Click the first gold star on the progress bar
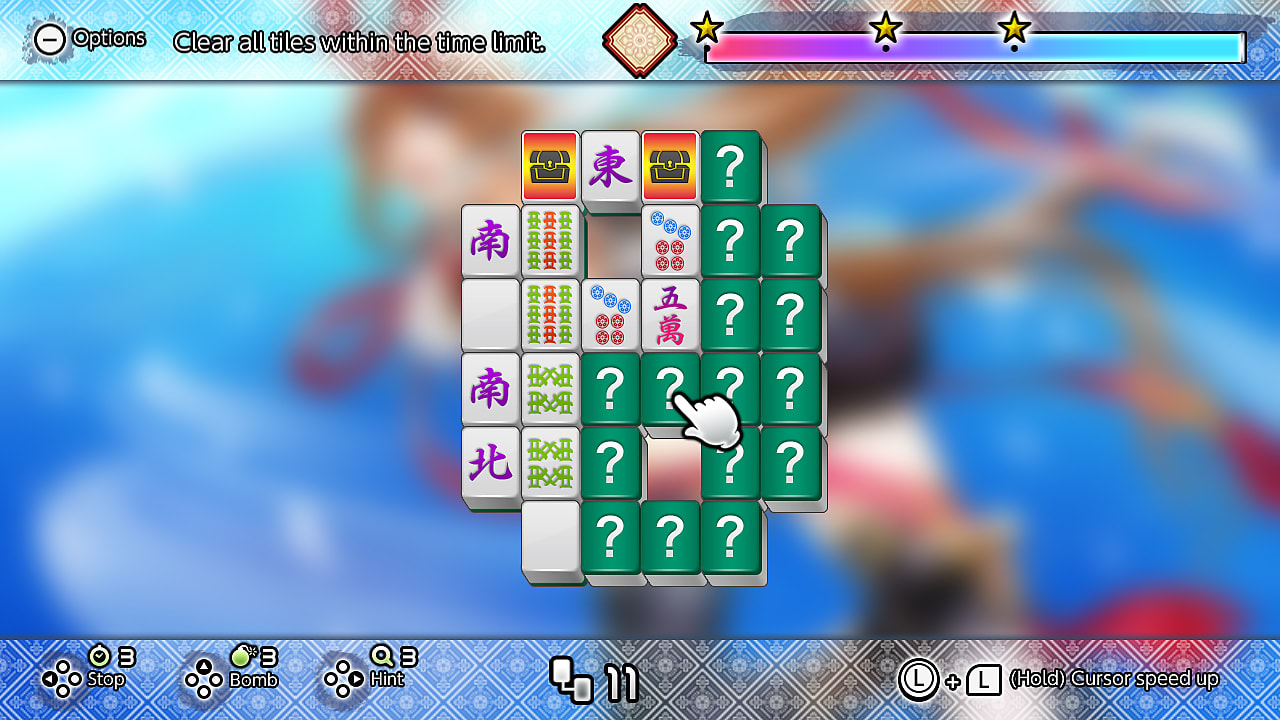Screen dimensions: 1280x720 708,31
